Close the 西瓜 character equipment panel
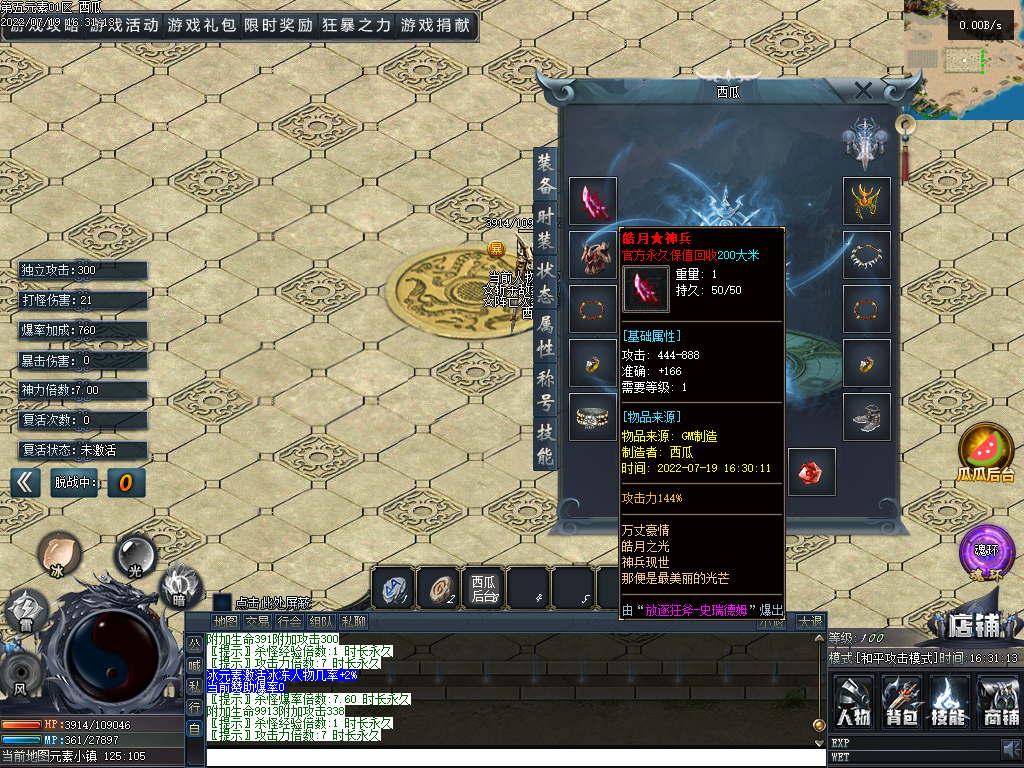1024x768 pixels. point(863,91)
